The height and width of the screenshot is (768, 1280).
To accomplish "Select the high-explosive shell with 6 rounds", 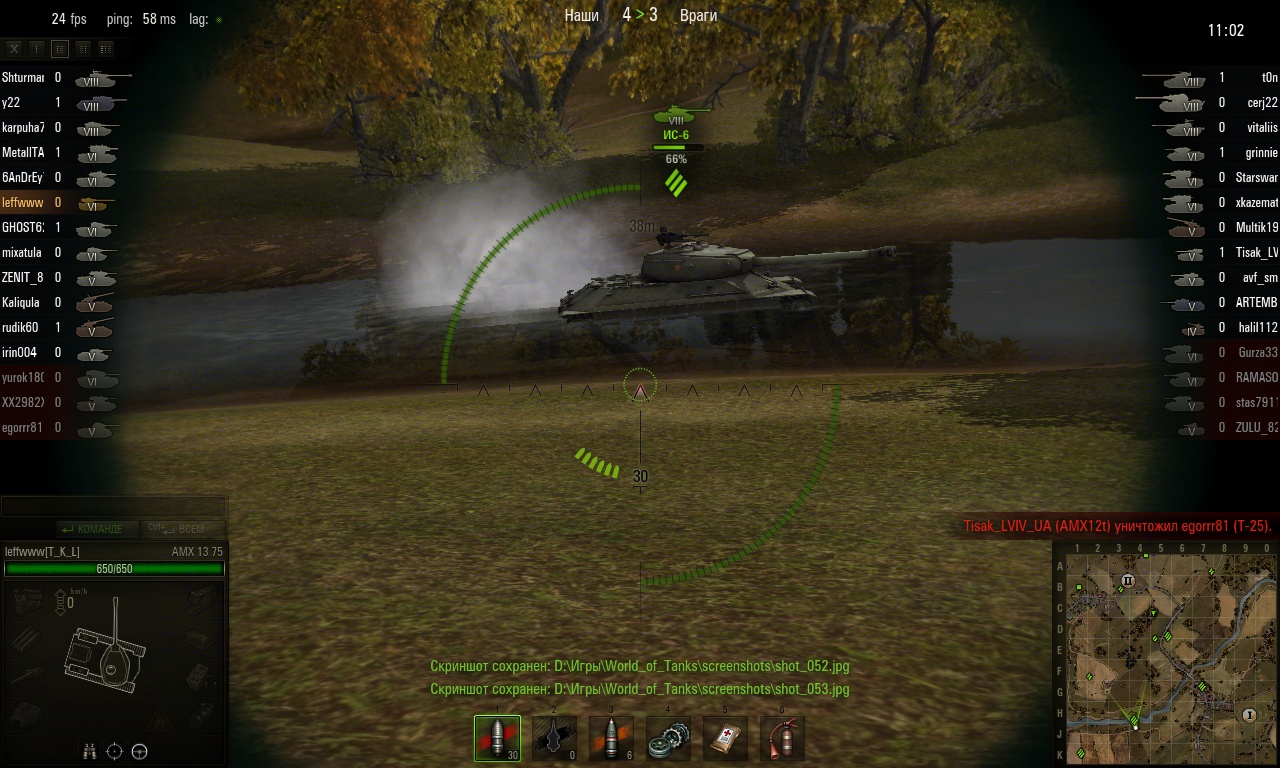I will point(611,738).
